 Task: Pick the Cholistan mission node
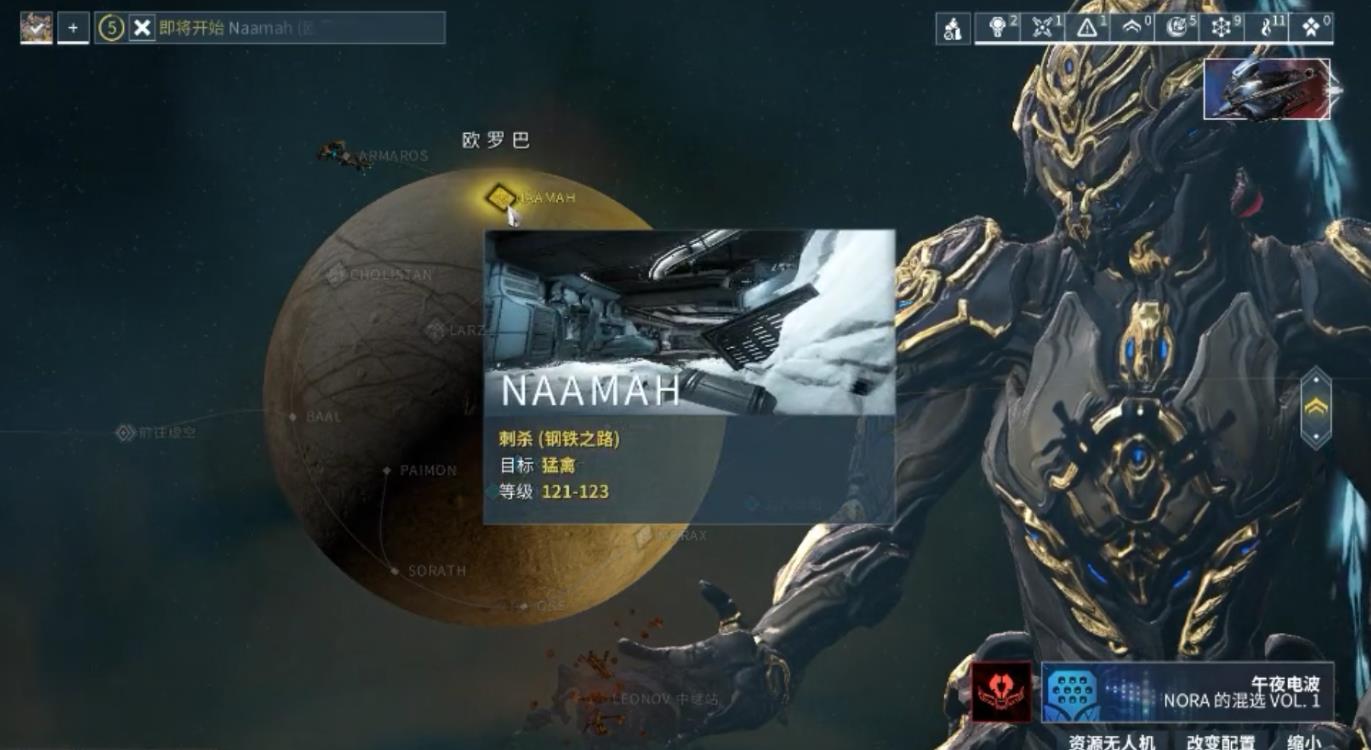click(x=338, y=274)
